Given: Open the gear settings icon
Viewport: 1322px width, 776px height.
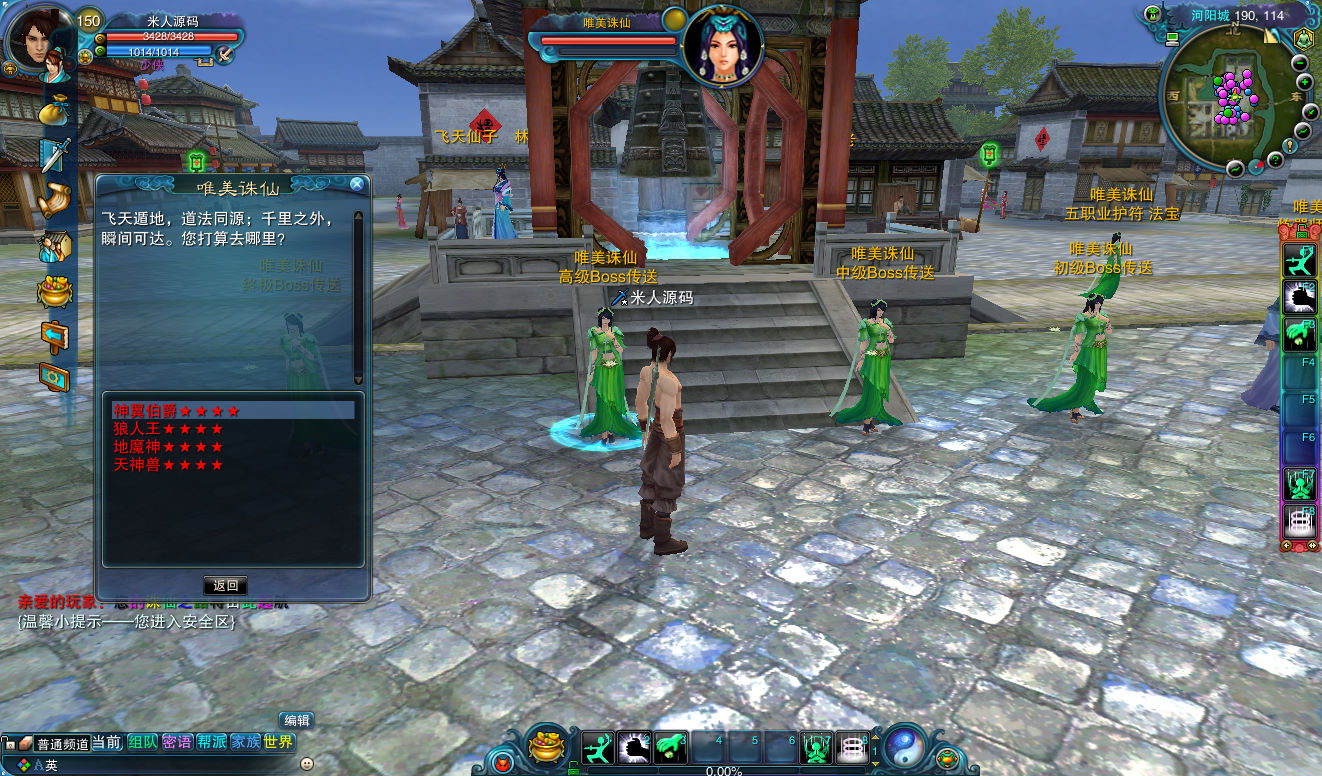Looking at the screenshot, I should click(54, 378).
